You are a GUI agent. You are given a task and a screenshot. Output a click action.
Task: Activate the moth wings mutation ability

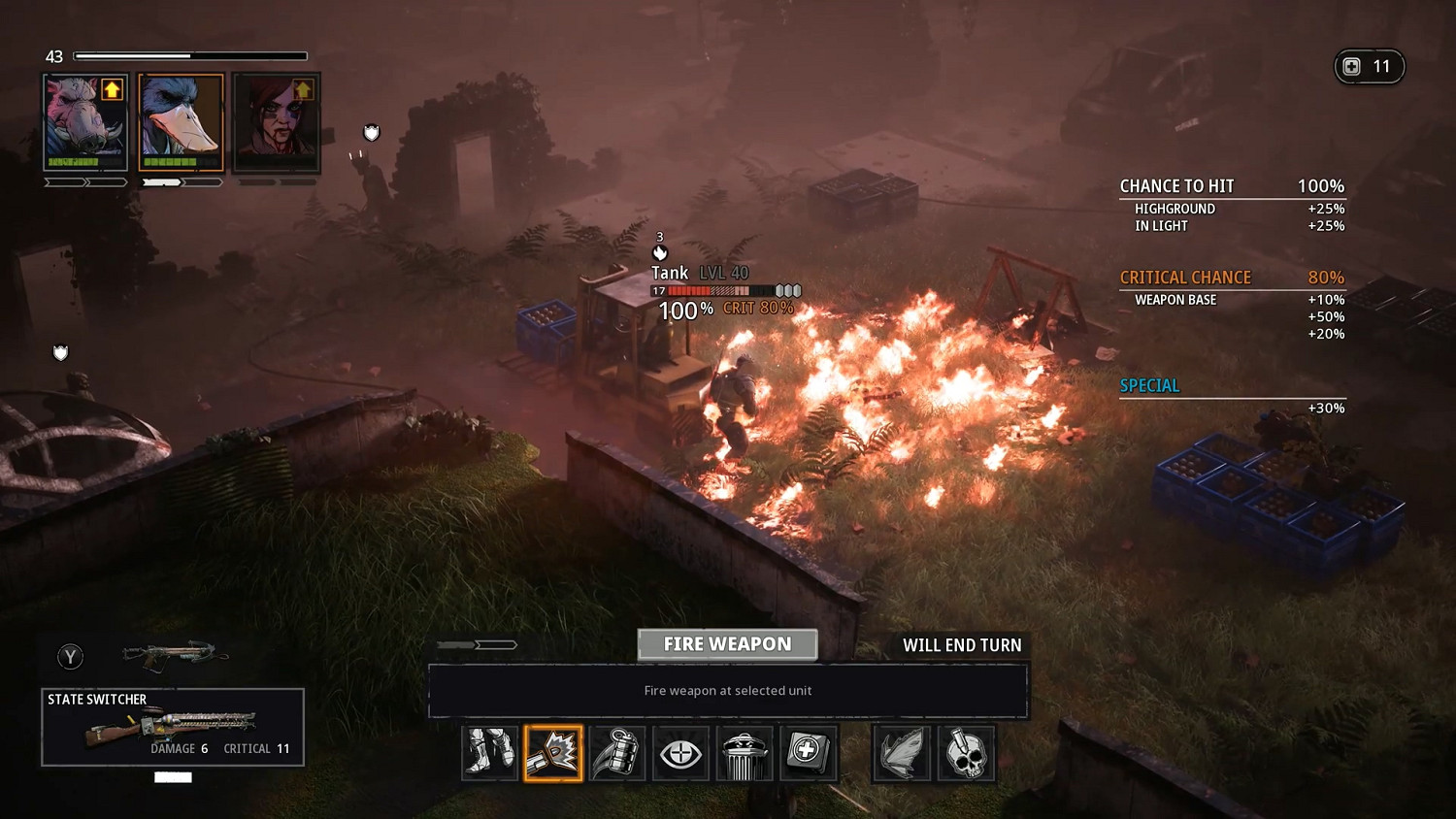[902, 753]
